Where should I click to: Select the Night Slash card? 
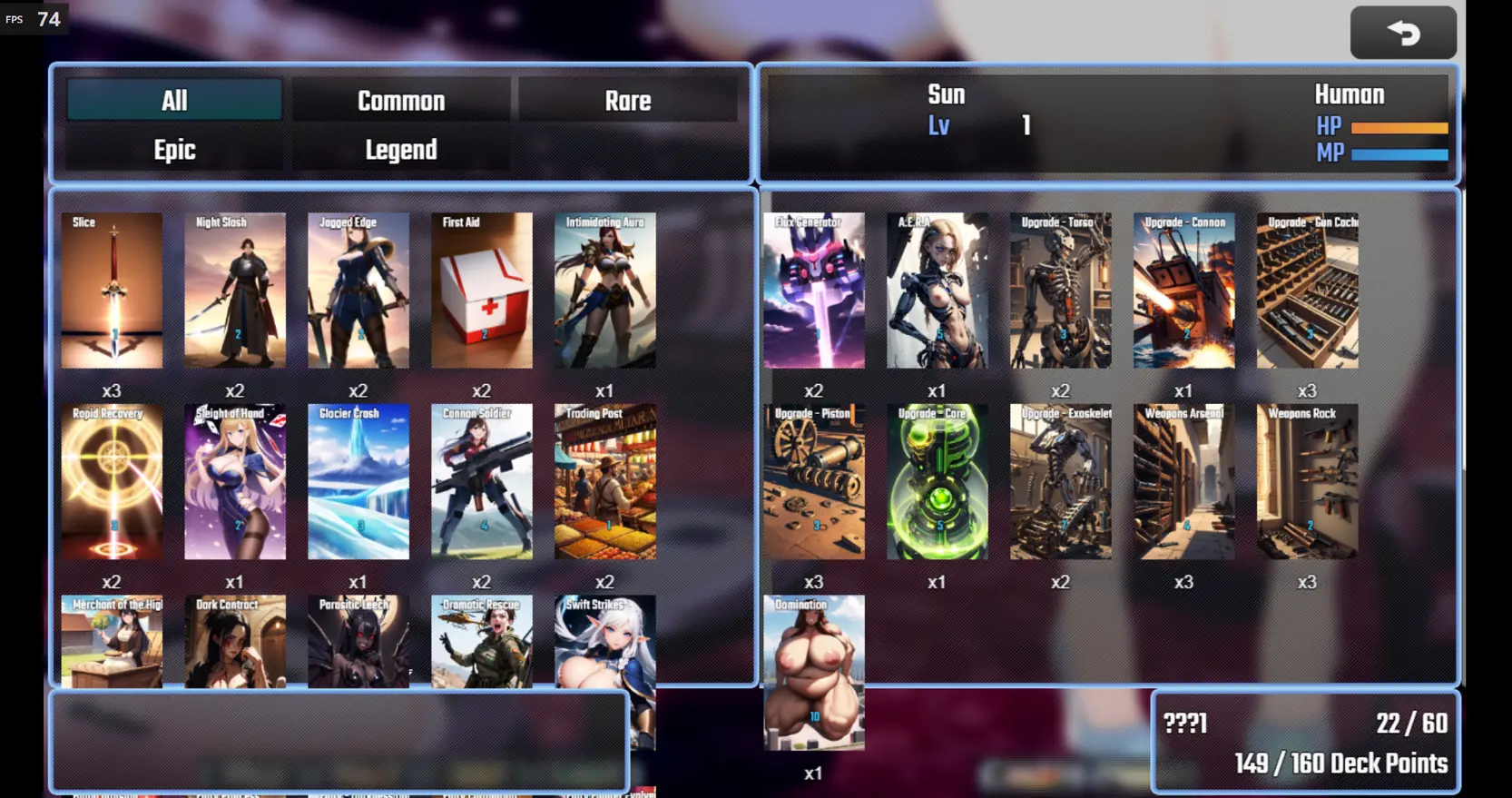tap(235, 291)
